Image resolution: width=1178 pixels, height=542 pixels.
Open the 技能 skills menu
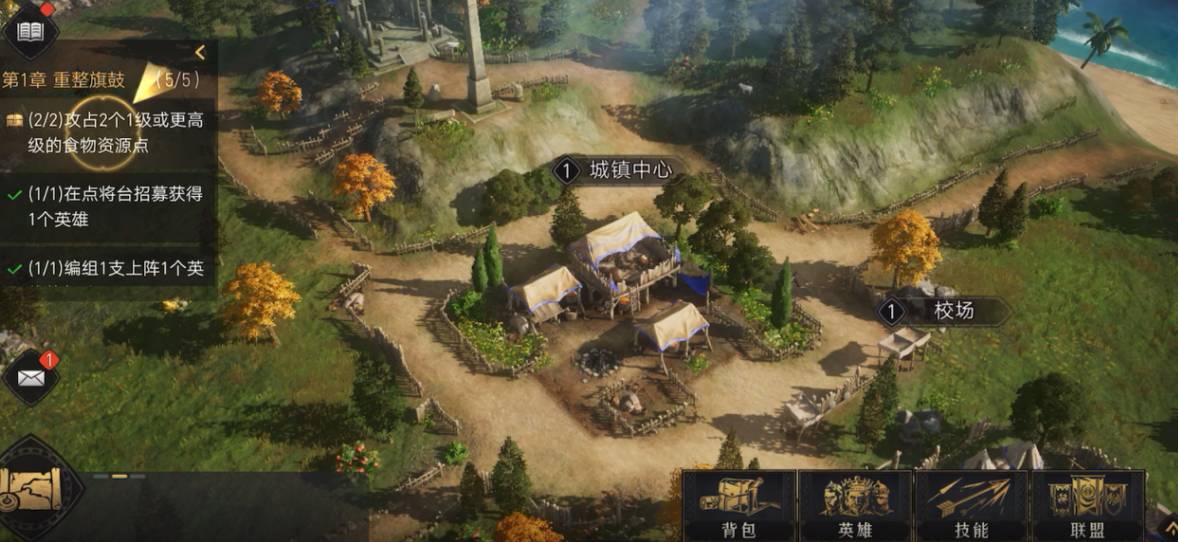(x=971, y=506)
